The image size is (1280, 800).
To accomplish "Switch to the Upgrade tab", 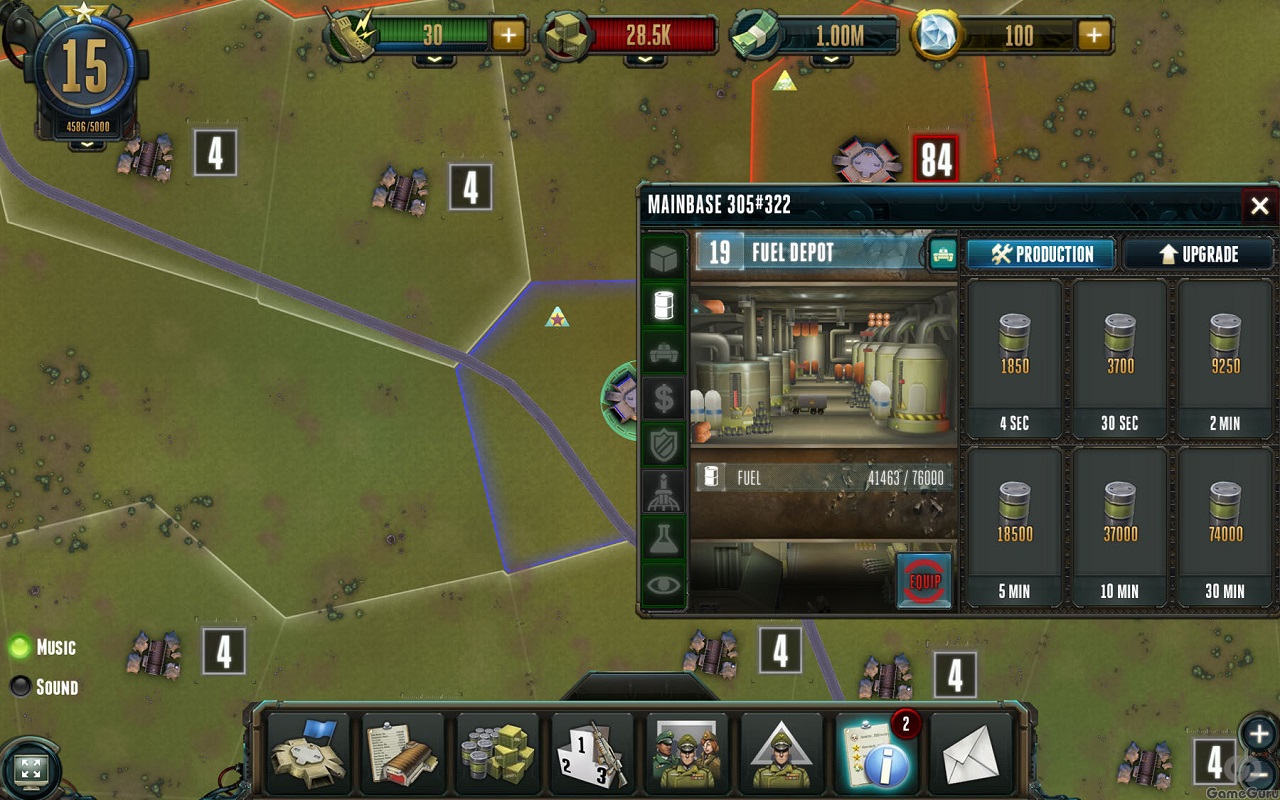I will point(1198,254).
